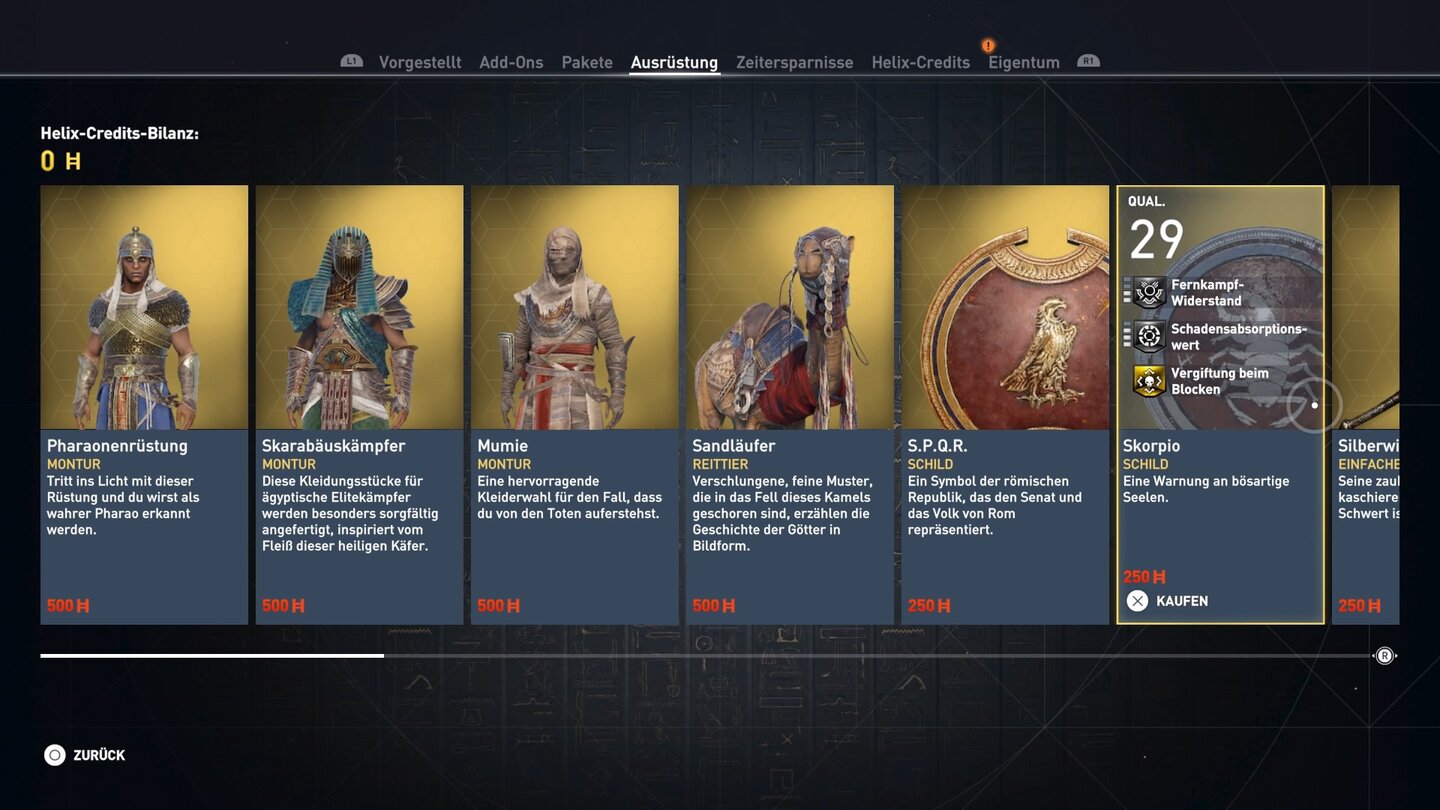Image resolution: width=1440 pixels, height=810 pixels.
Task: Select the S.P.Q.R. shield card
Action: (x=1005, y=404)
